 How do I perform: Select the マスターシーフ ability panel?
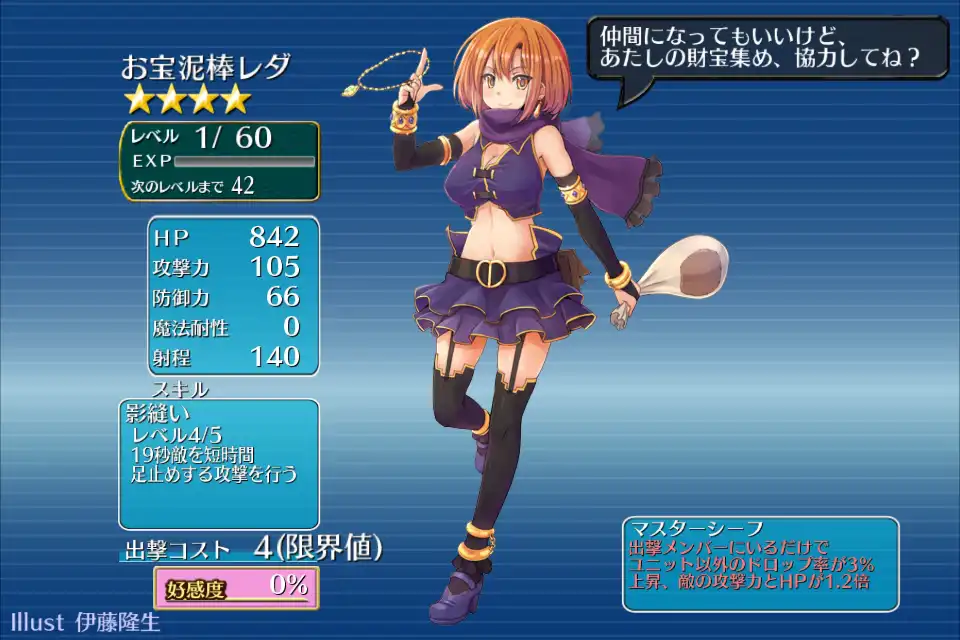pyautogui.click(x=760, y=564)
